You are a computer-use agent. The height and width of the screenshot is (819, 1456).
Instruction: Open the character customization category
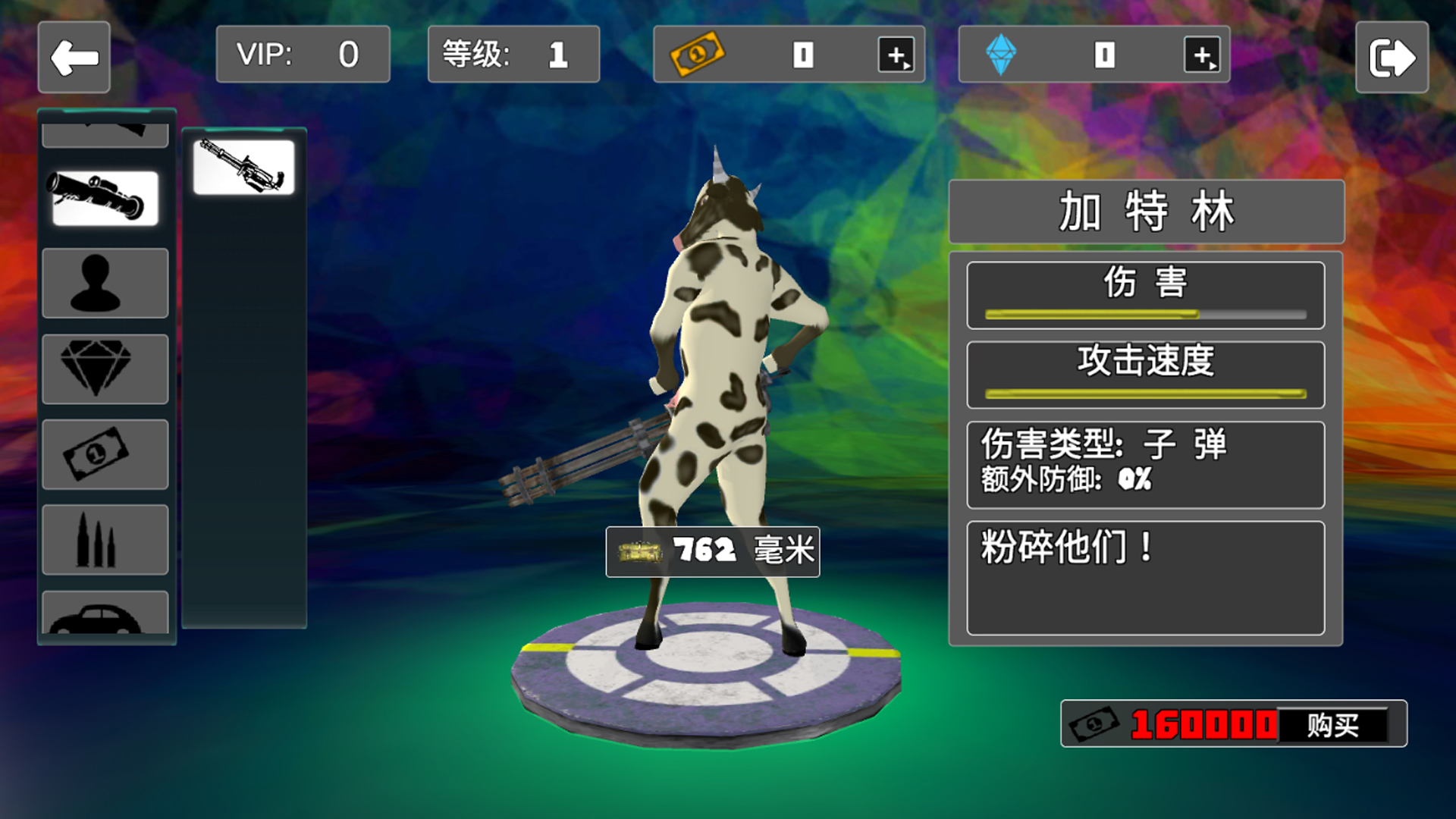coord(105,282)
